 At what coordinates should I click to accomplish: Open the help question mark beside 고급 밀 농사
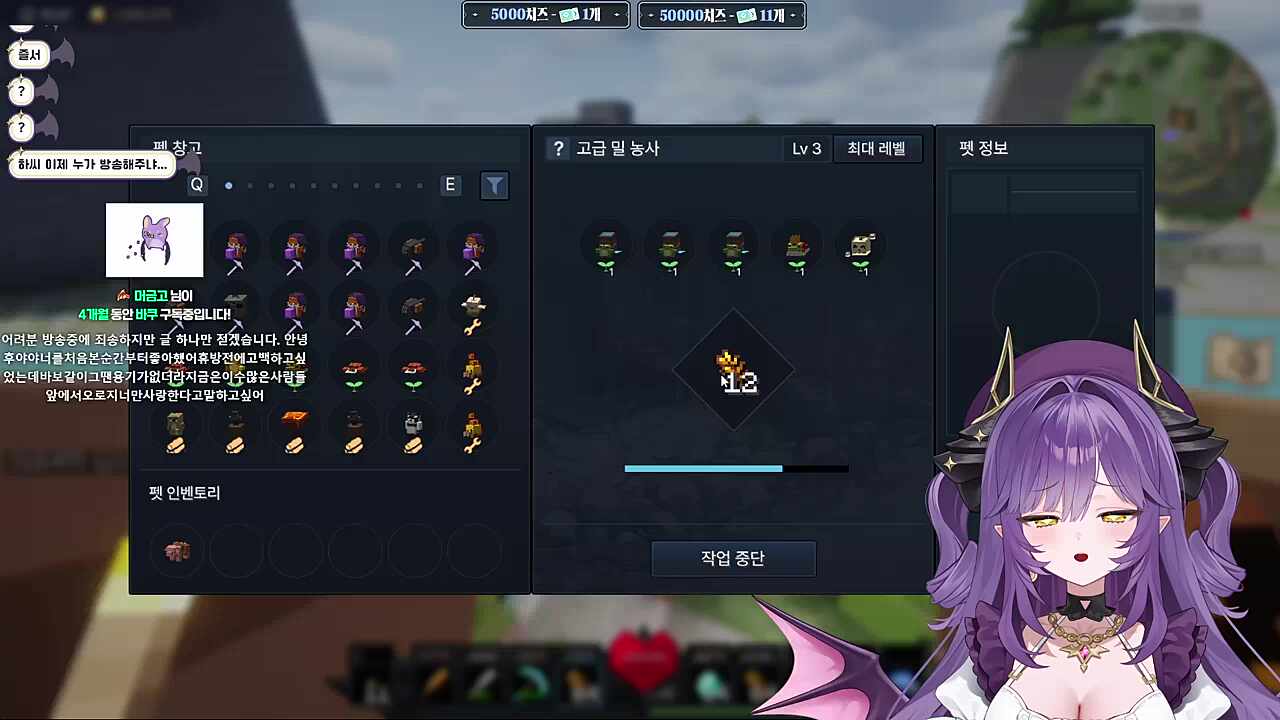point(556,148)
